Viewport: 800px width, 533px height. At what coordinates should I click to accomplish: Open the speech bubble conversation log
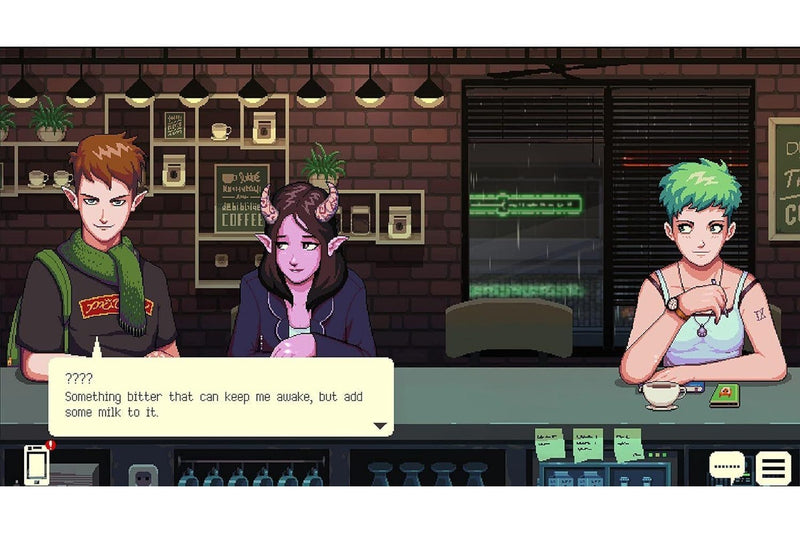pos(727,466)
